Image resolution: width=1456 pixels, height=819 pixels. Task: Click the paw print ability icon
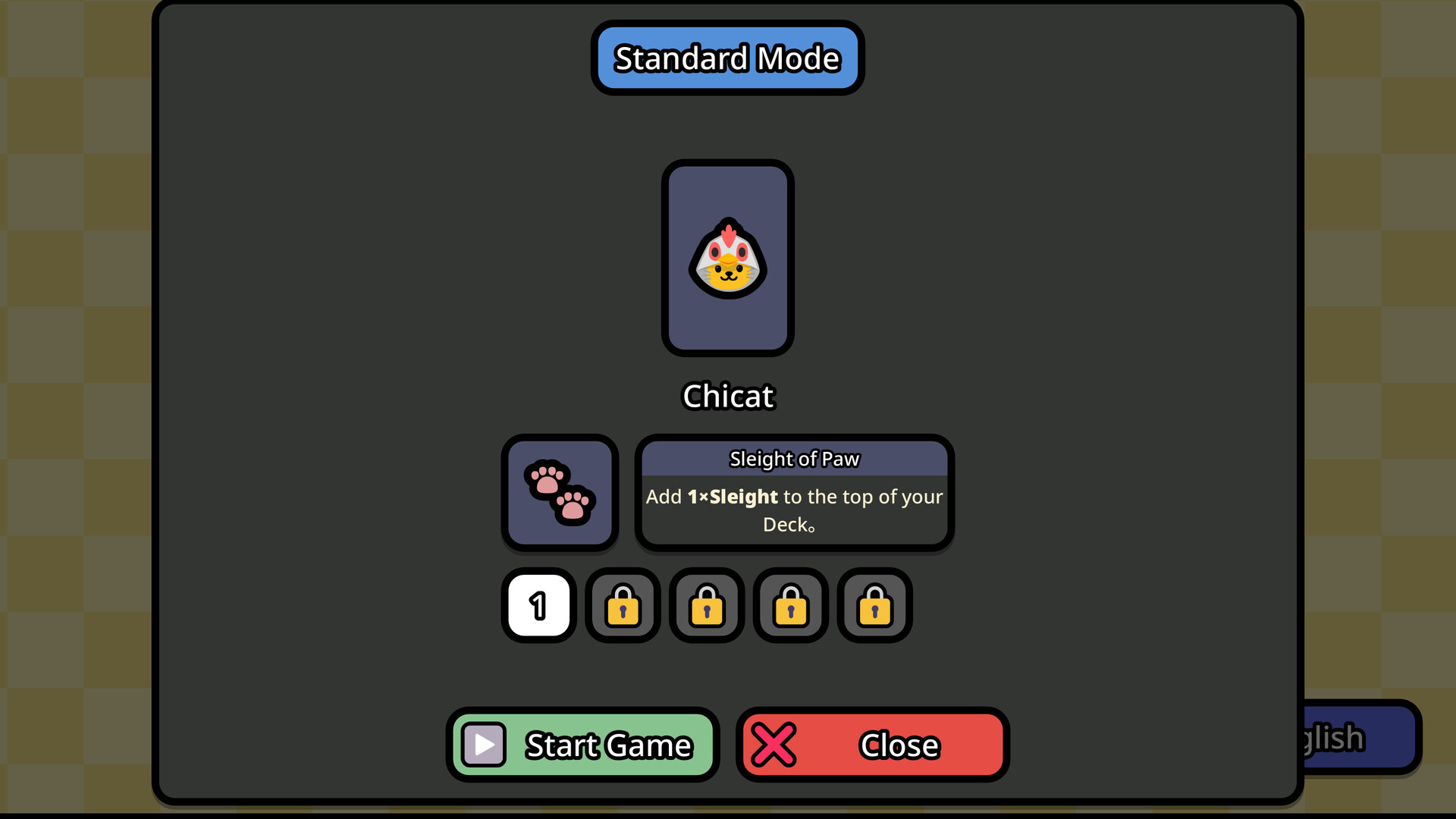[x=560, y=491]
